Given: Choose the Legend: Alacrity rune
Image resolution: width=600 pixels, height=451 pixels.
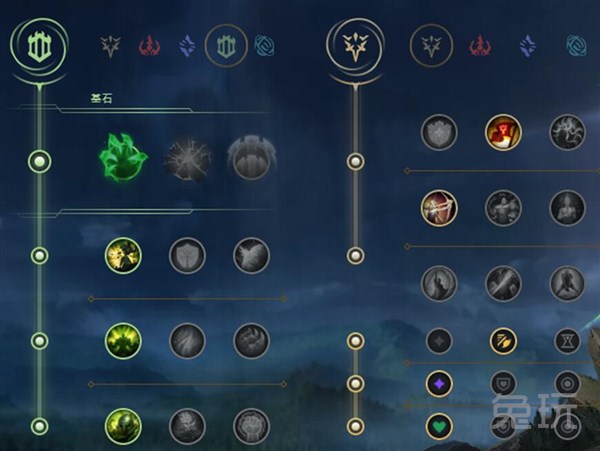Looking at the screenshot, I should coord(439,208).
